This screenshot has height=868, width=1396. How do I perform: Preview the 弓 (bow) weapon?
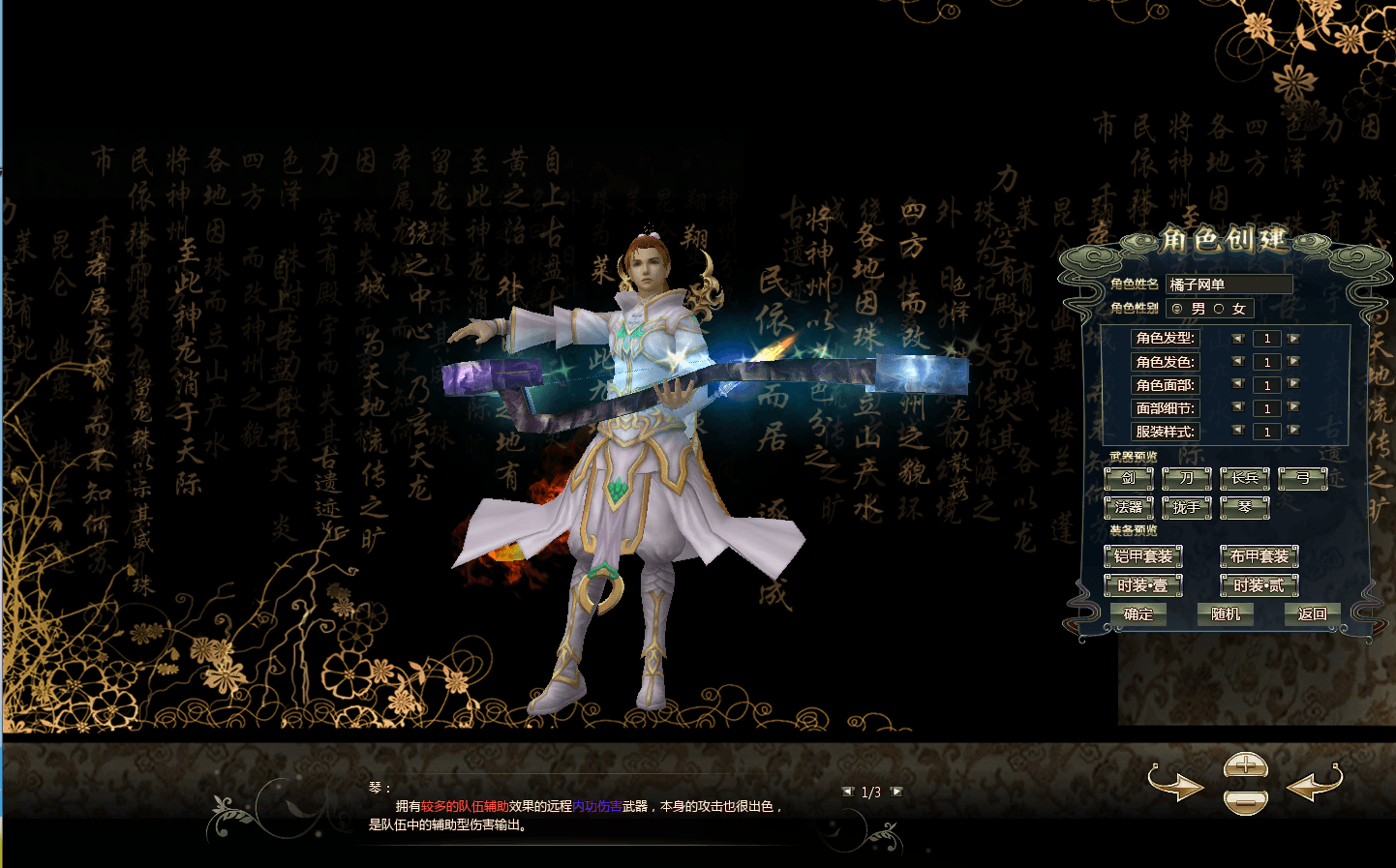(x=1302, y=478)
